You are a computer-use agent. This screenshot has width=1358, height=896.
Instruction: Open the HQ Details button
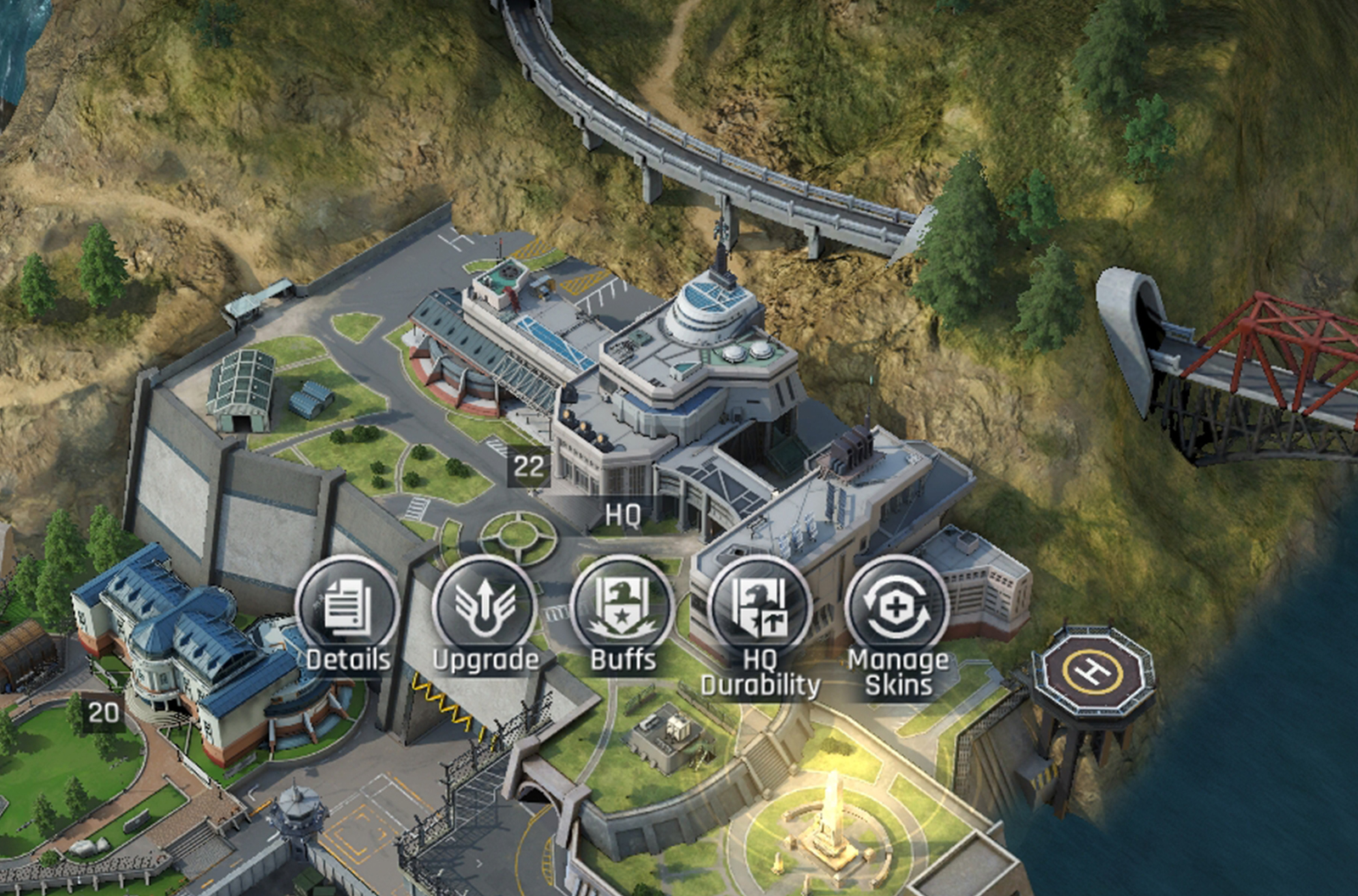click(x=347, y=608)
